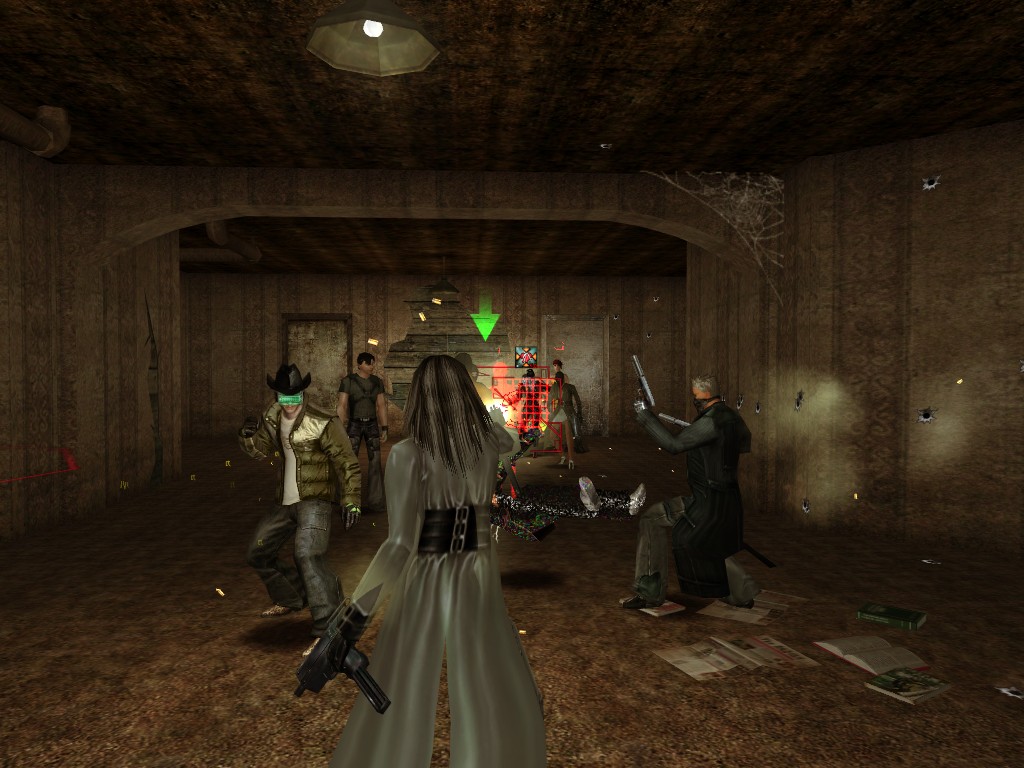The width and height of the screenshot is (1024, 768).
Task: Click the green arrow target marker
Action: (485, 321)
